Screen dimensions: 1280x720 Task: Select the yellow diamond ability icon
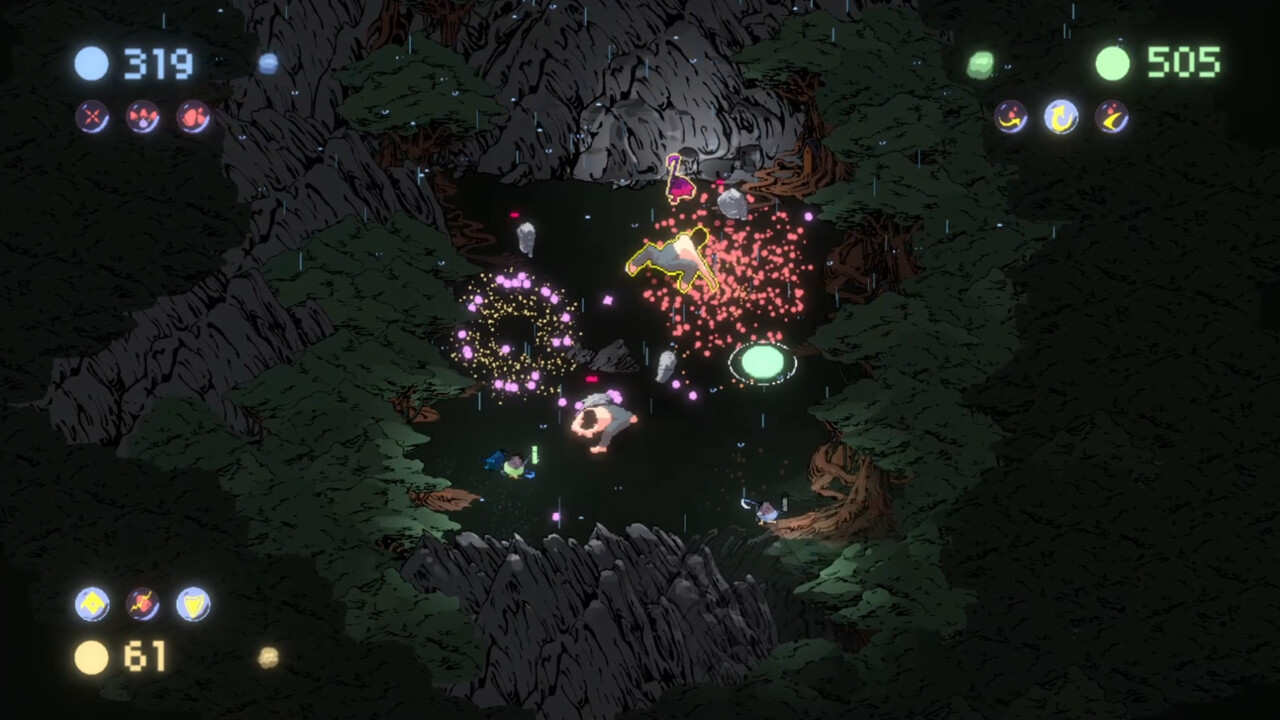pos(92,603)
